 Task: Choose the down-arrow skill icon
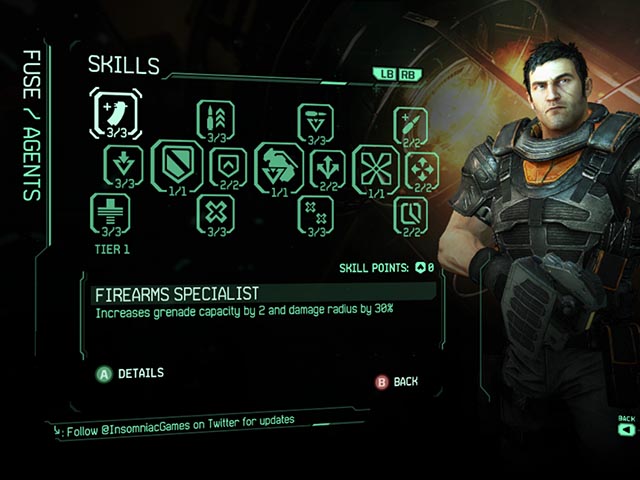coord(123,162)
